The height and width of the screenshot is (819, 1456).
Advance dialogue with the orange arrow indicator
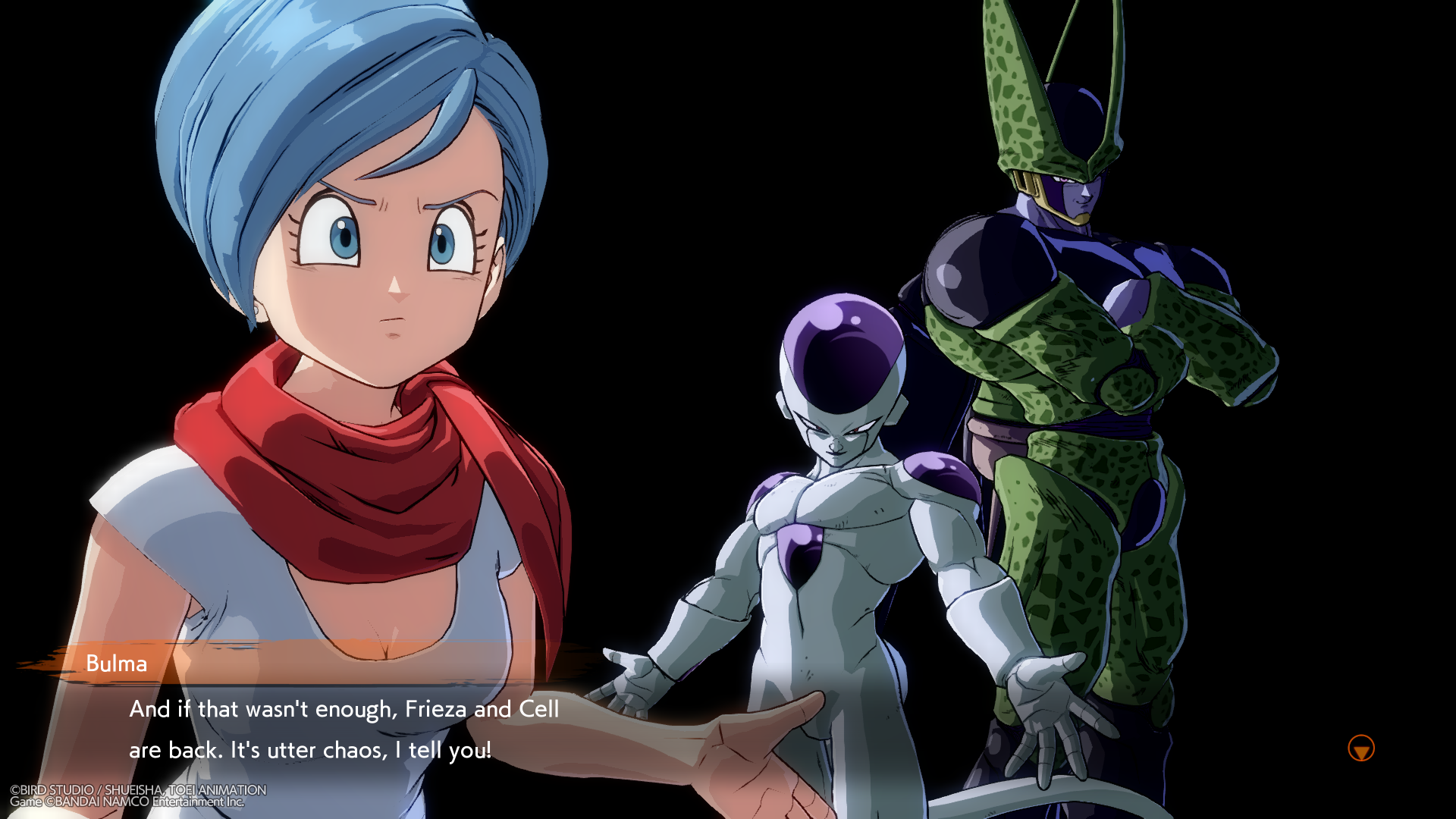1361,748
